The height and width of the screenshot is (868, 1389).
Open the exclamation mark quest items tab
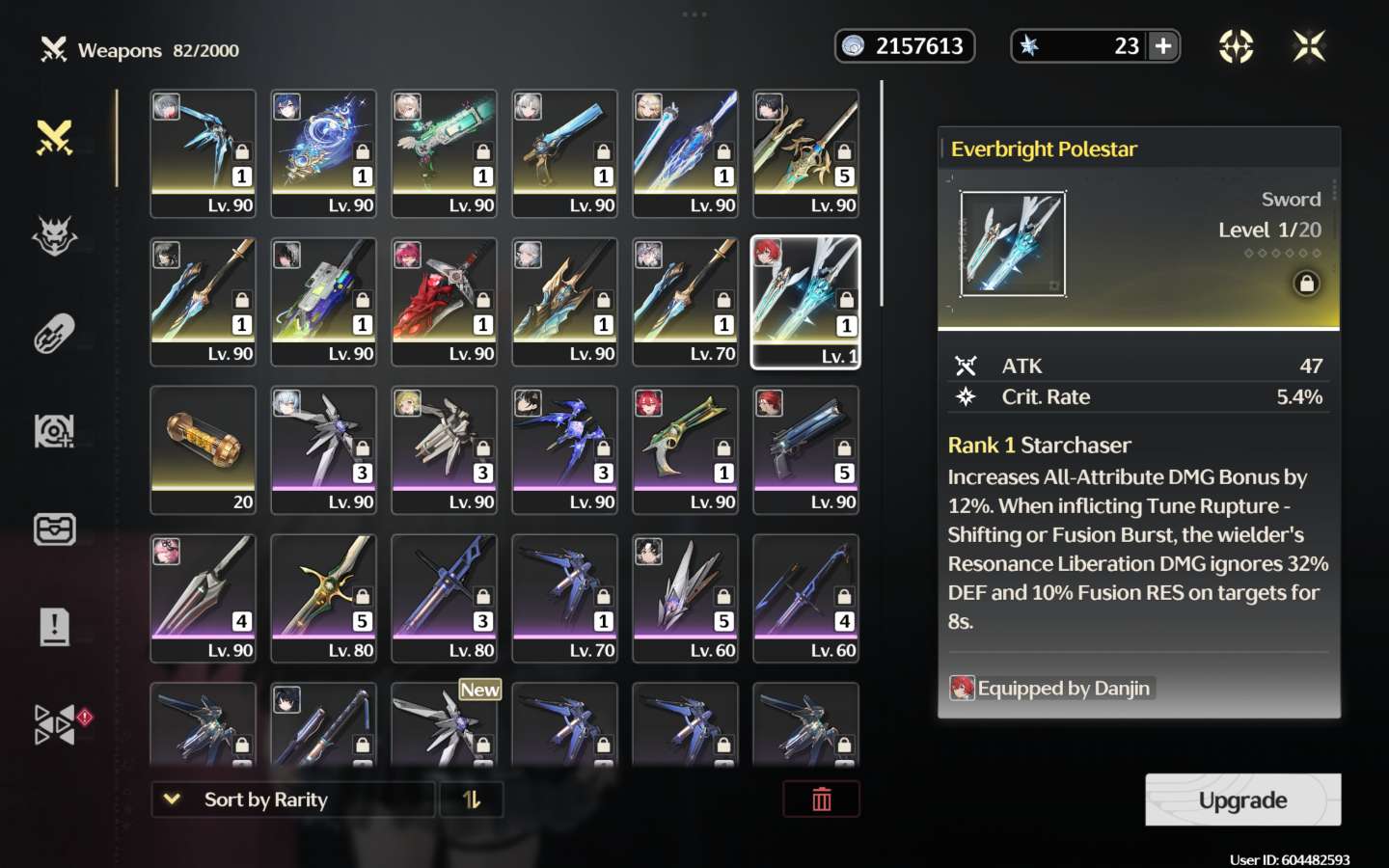pyautogui.click(x=55, y=627)
